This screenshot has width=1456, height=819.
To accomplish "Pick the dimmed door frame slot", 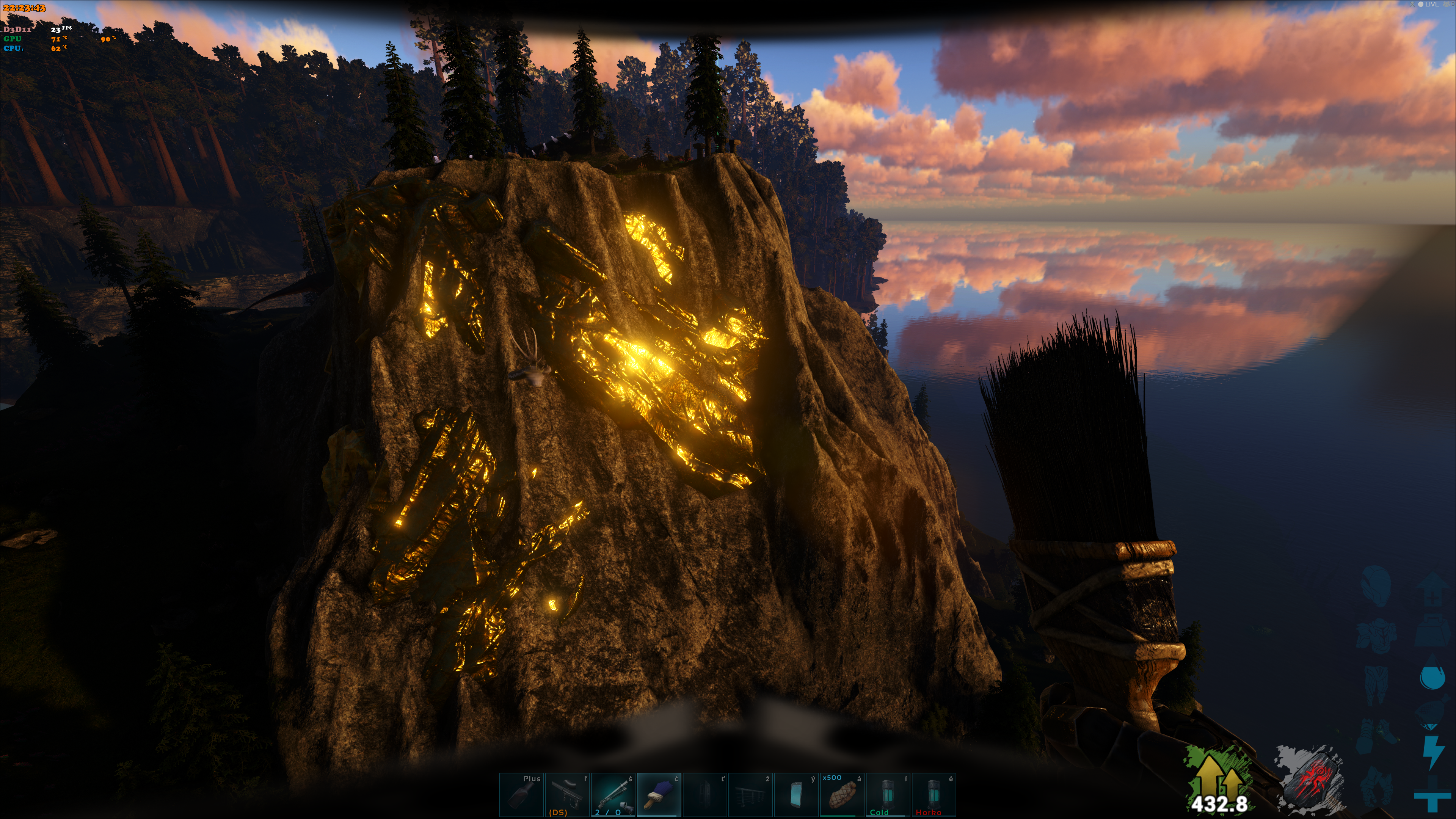I will point(705,794).
